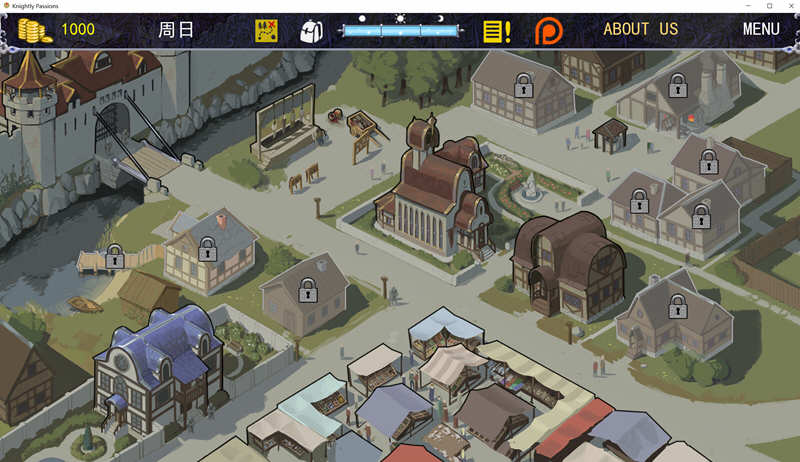The height and width of the screenshot is (462, 800).
Task: Close the game window
Action: [788, 6]
